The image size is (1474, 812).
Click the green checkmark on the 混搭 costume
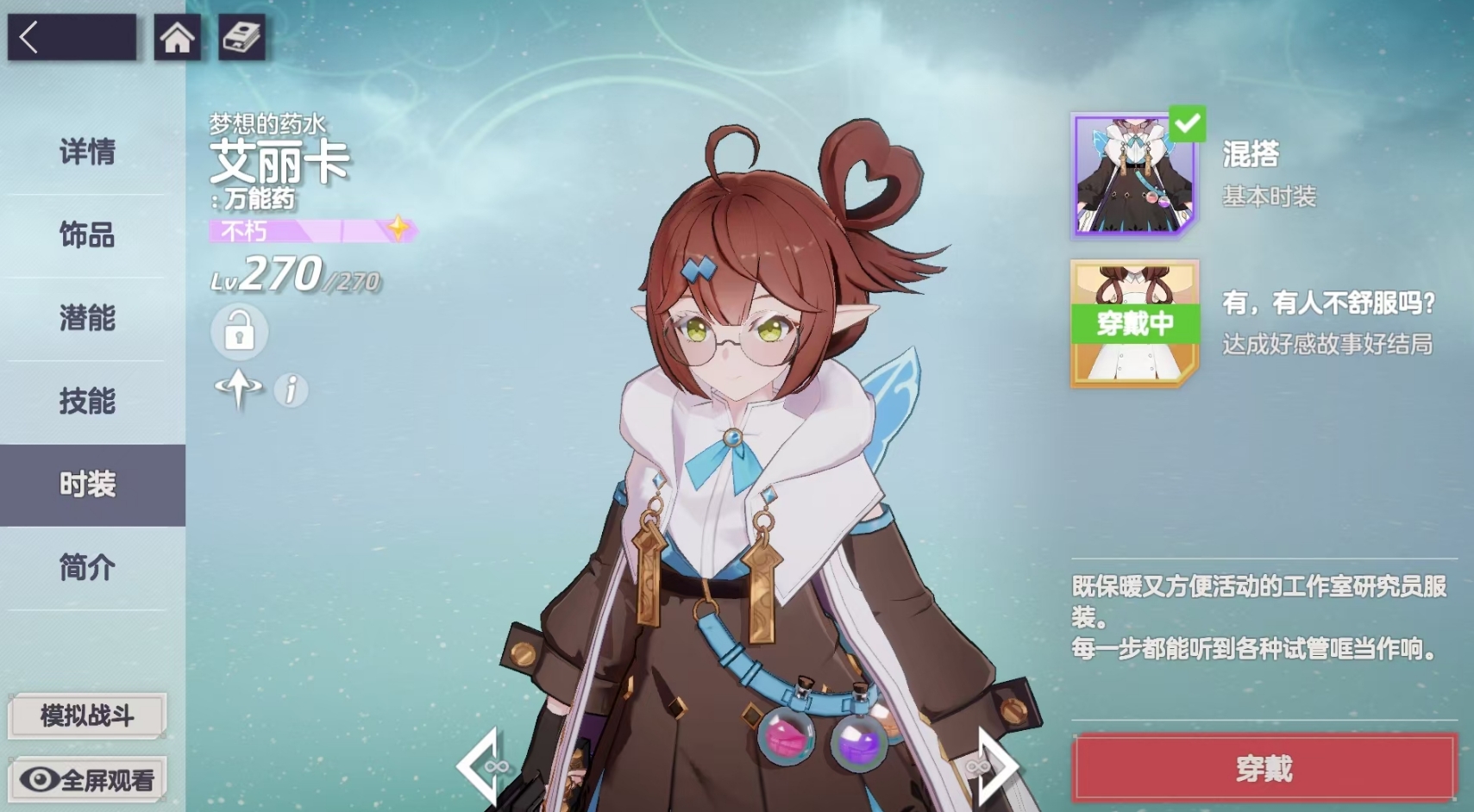point(1189,126)
